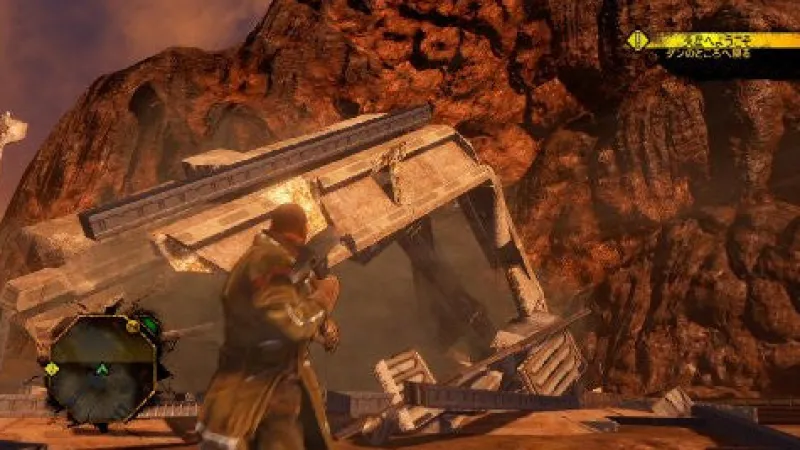The height and width of the screenshot is (450, 800).
Task: Click the green player arrow on the minimap
Action: (x=101, y=369)
